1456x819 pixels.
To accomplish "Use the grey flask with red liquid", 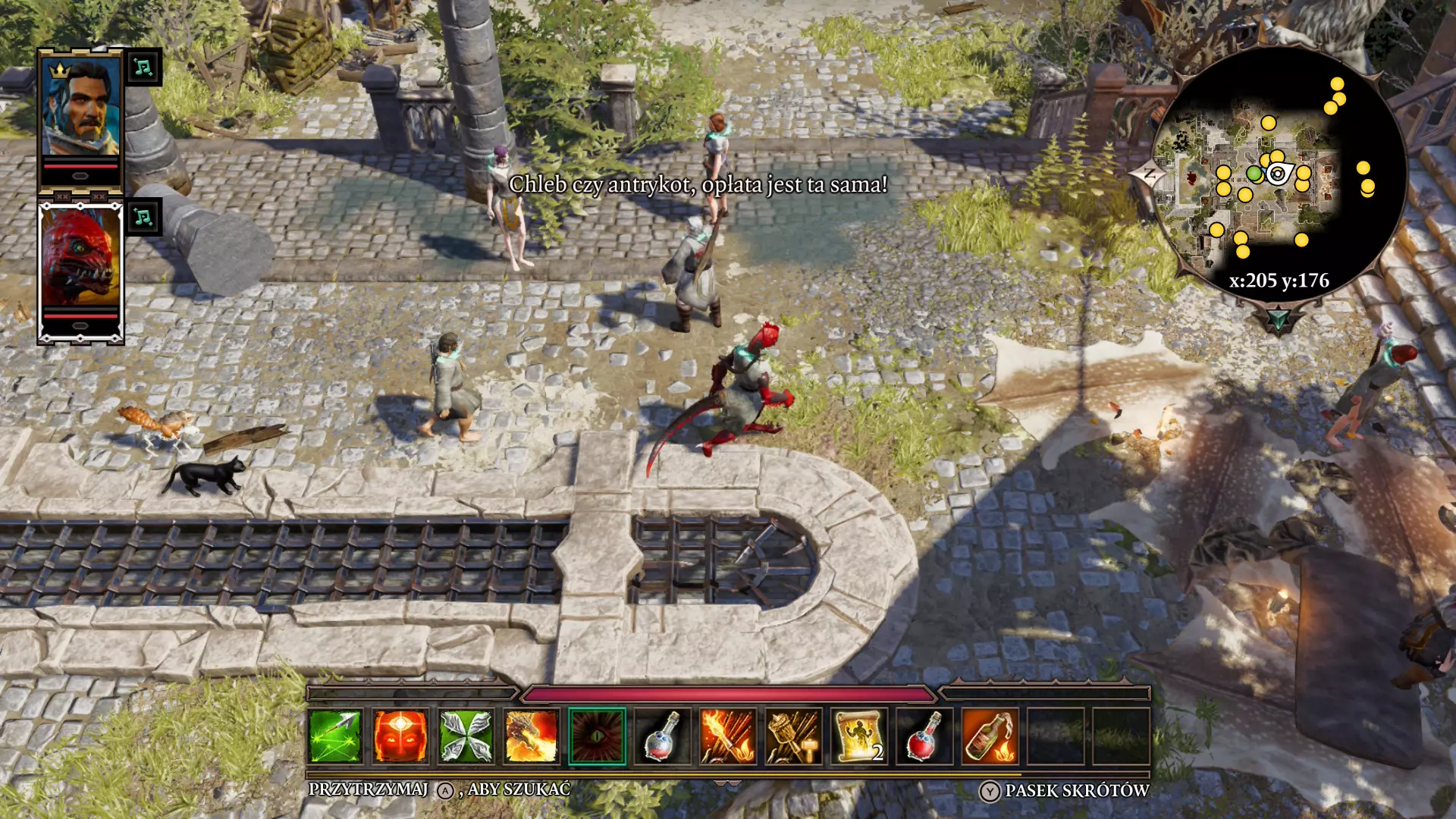I will point(662,736).
